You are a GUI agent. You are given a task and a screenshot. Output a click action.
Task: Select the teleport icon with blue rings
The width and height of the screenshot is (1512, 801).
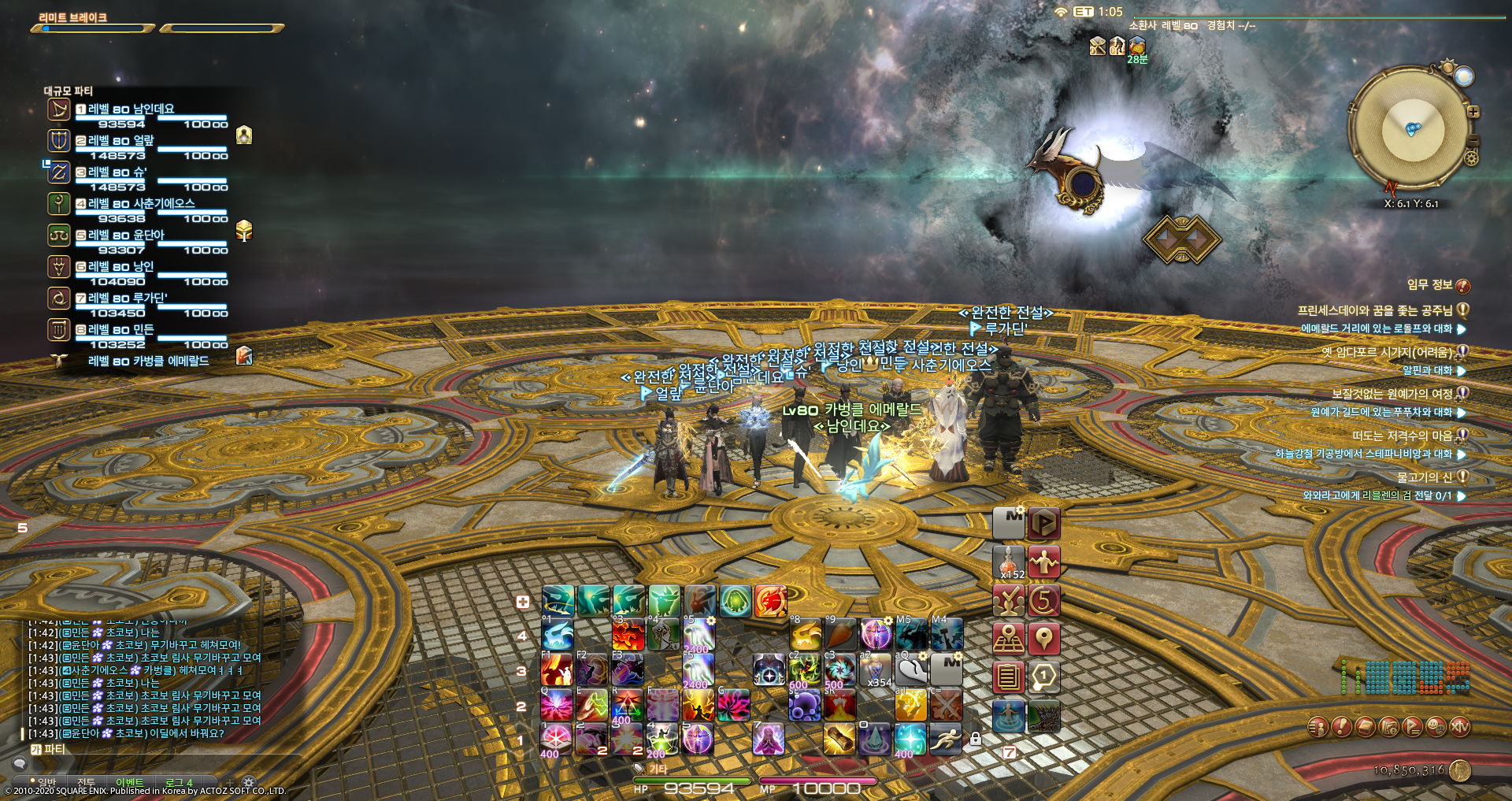1010,714
